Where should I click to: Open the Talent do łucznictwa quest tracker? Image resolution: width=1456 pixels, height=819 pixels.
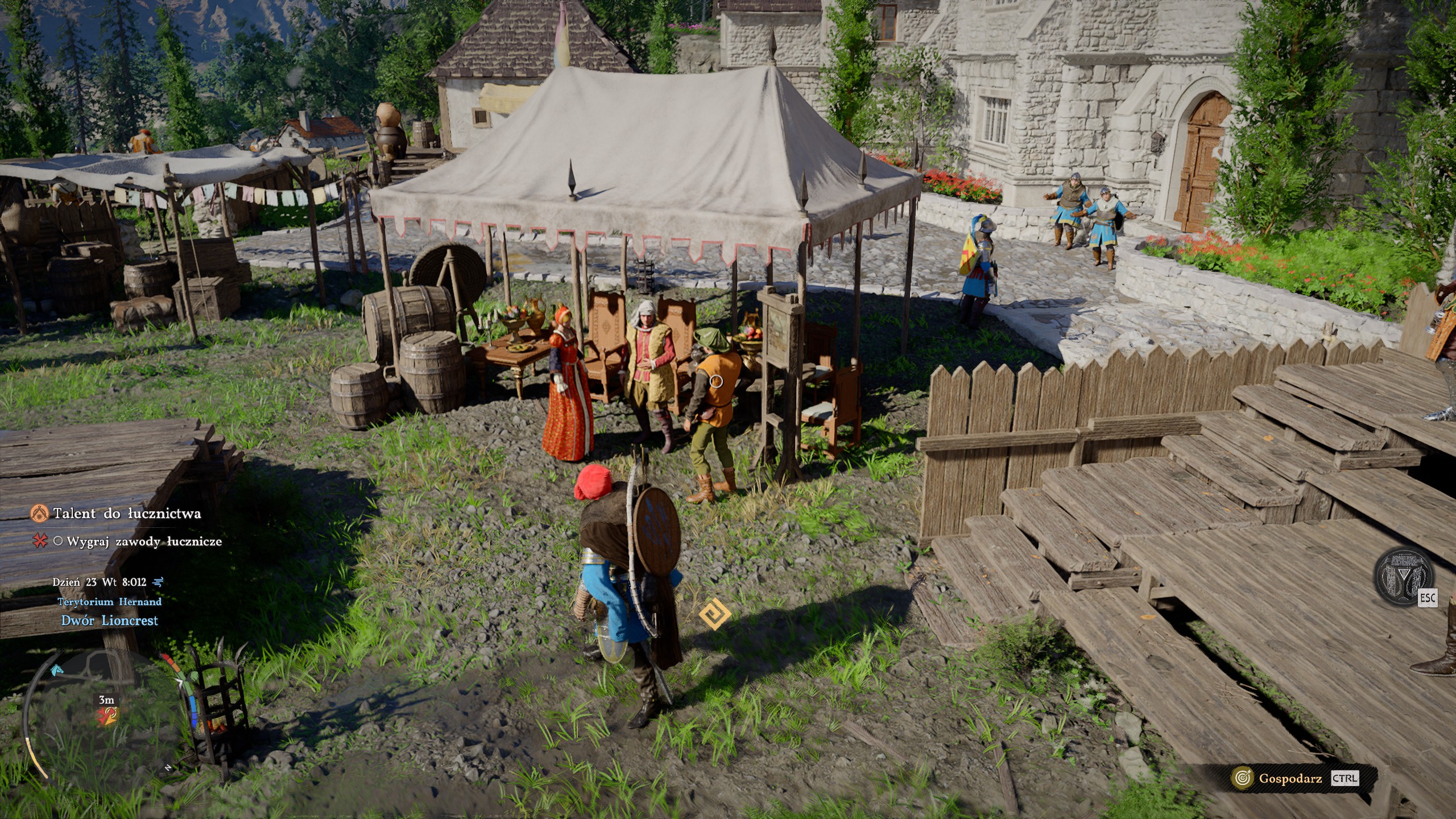126,514
